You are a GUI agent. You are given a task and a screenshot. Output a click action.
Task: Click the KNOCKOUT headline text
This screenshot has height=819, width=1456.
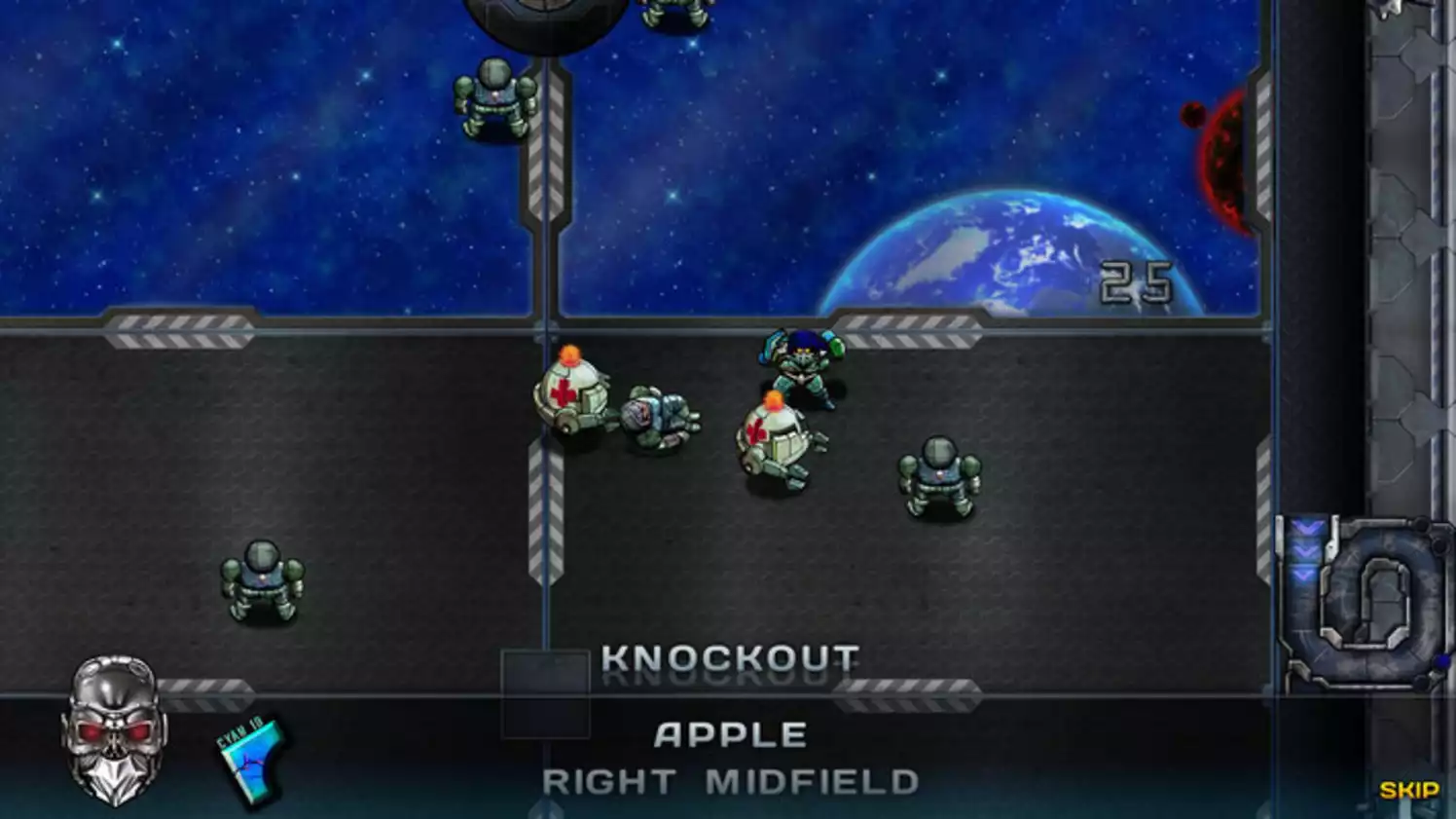731,658
